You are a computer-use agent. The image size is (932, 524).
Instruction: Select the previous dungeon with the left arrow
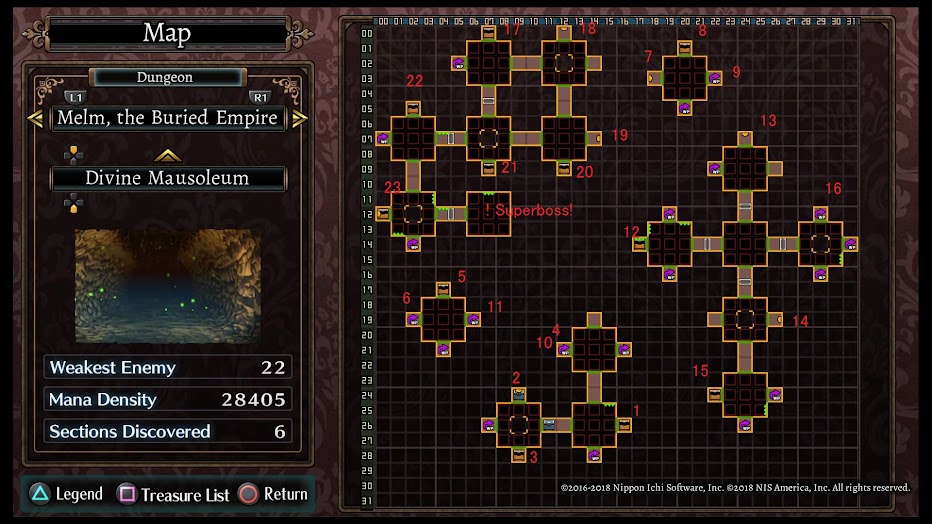point(35,118)
